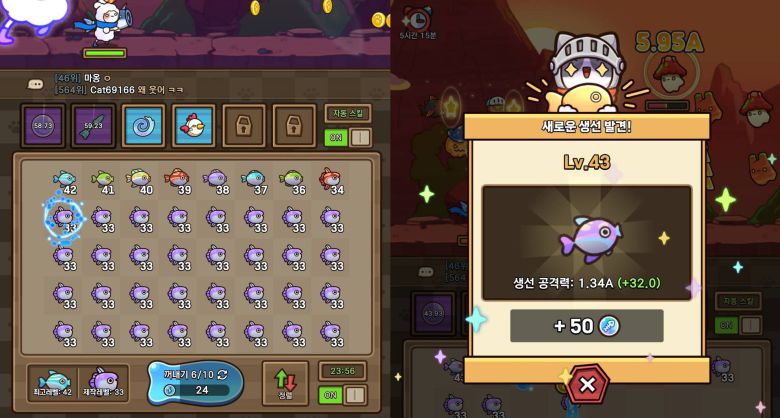Close the new fish discovered popup
This screenshot has height=418, width=780.
click(588, 384)
